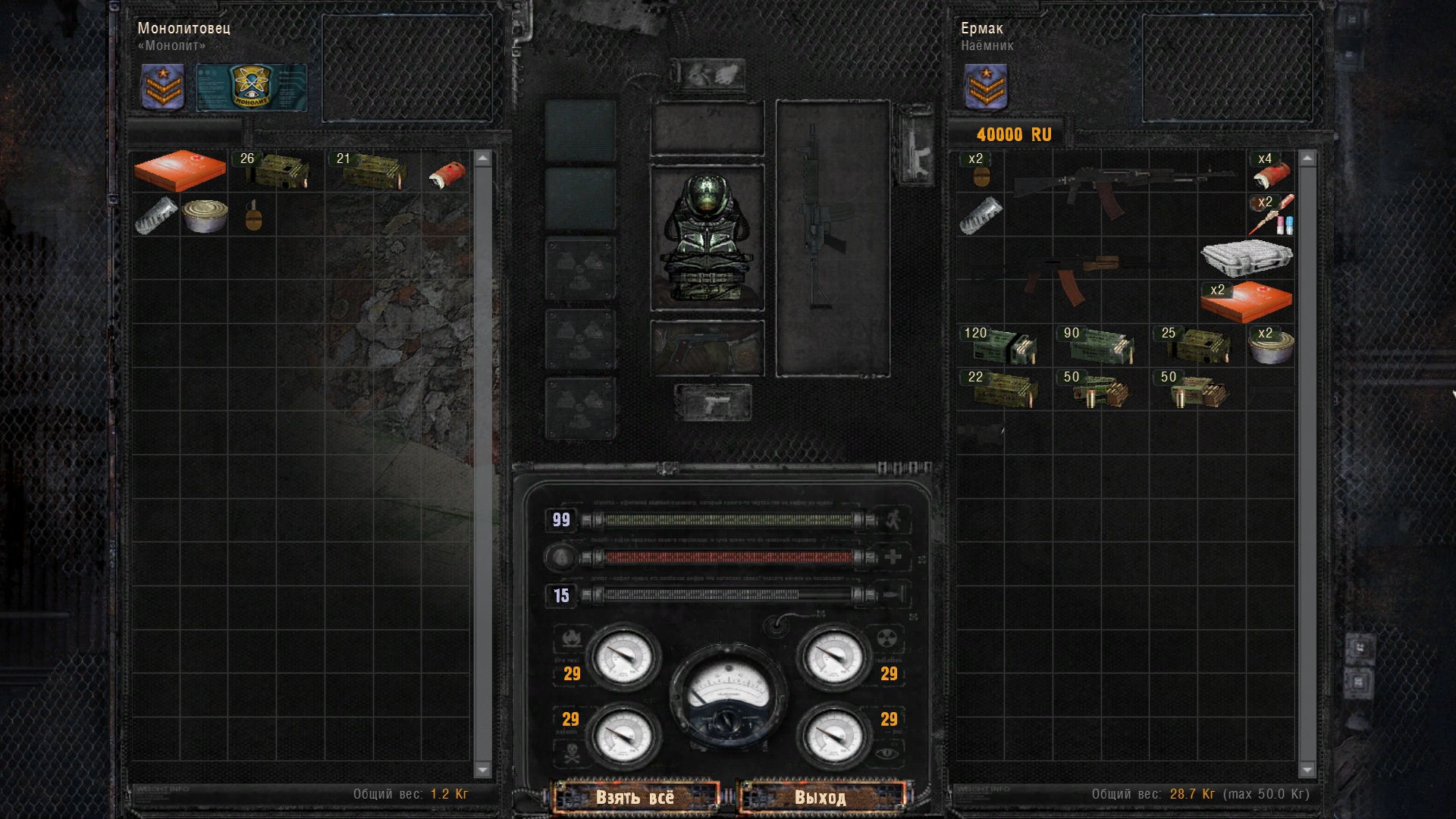Take the ammo box with 21 rounds
The image size is (1456, 819).
[x=372, y=171]
